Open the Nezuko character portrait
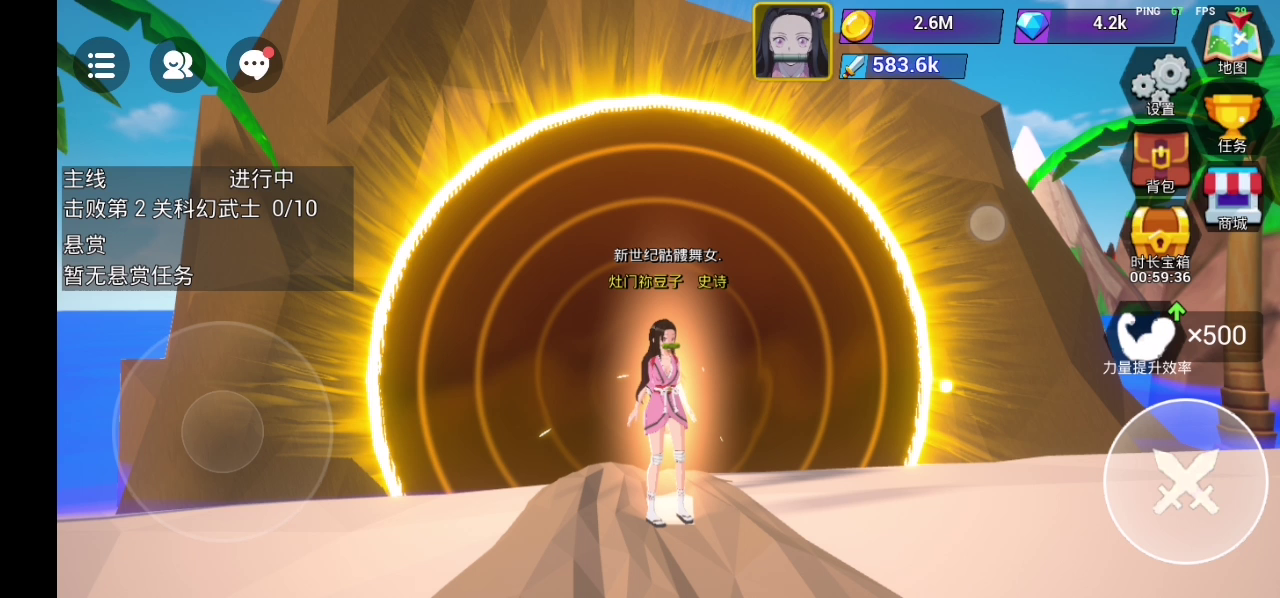Viewport: 1280px width, 598px height. 792,41
